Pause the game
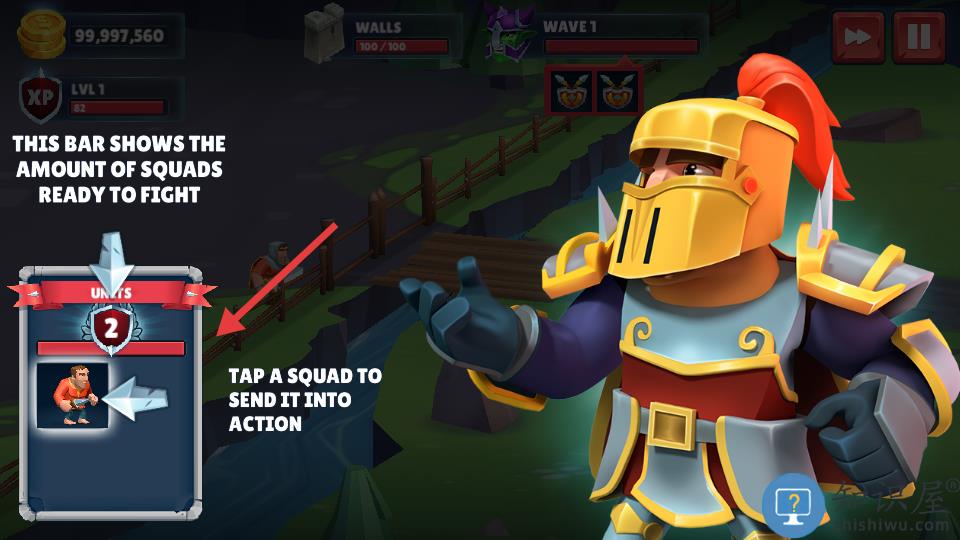The image size is (960, 540). pos(918,37)
